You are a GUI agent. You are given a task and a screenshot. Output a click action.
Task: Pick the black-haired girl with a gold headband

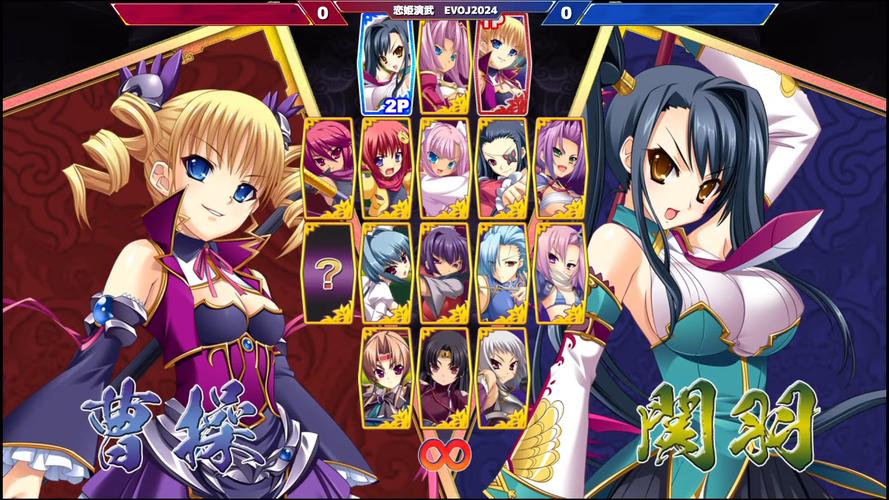[x=445, y=376]
